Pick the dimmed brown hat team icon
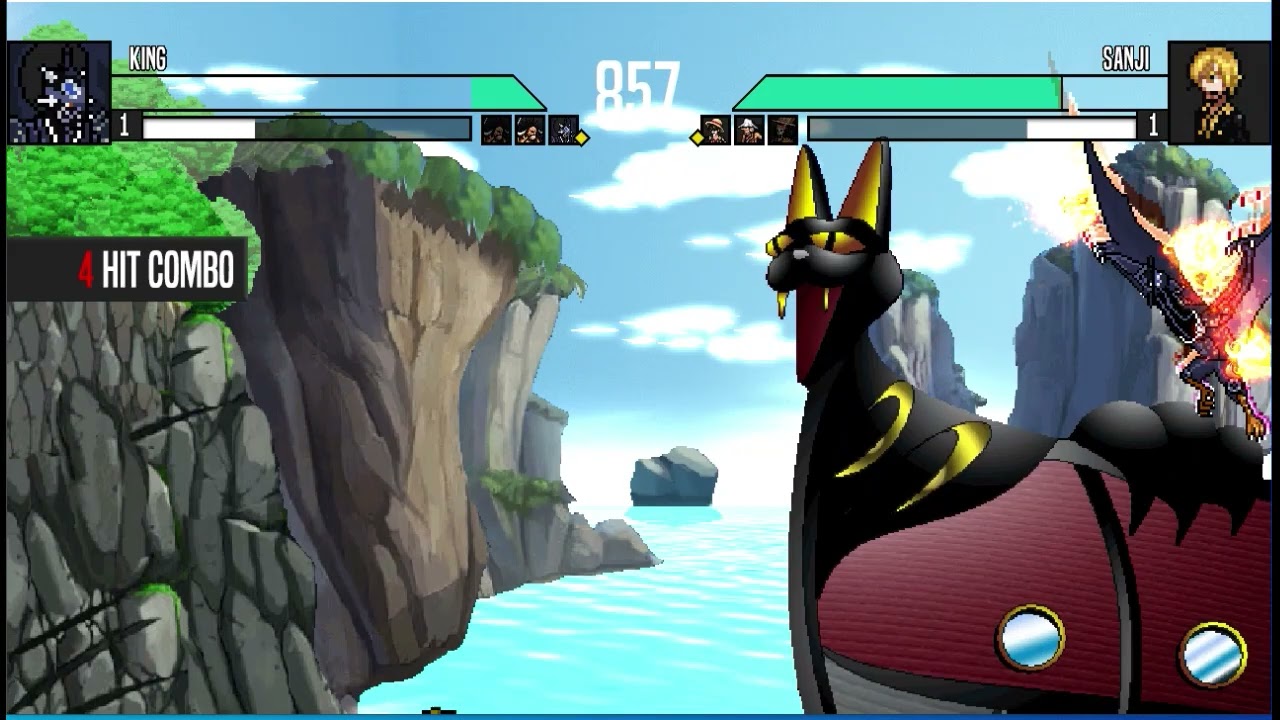 782,130
